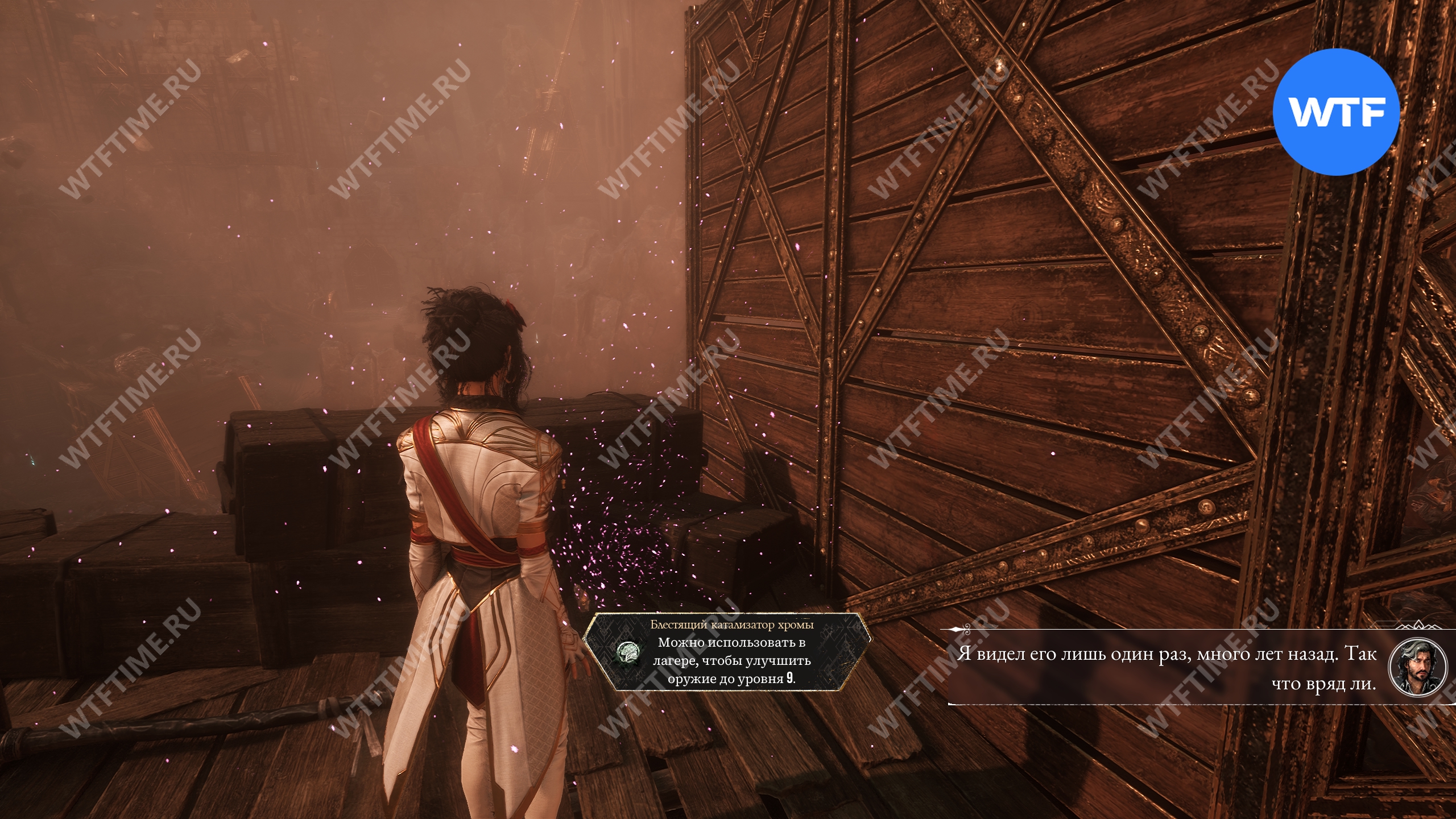This screenshot has width=1456, height=819.
Task: Click the blue WTF site logo
Action: click(1335, 112)
